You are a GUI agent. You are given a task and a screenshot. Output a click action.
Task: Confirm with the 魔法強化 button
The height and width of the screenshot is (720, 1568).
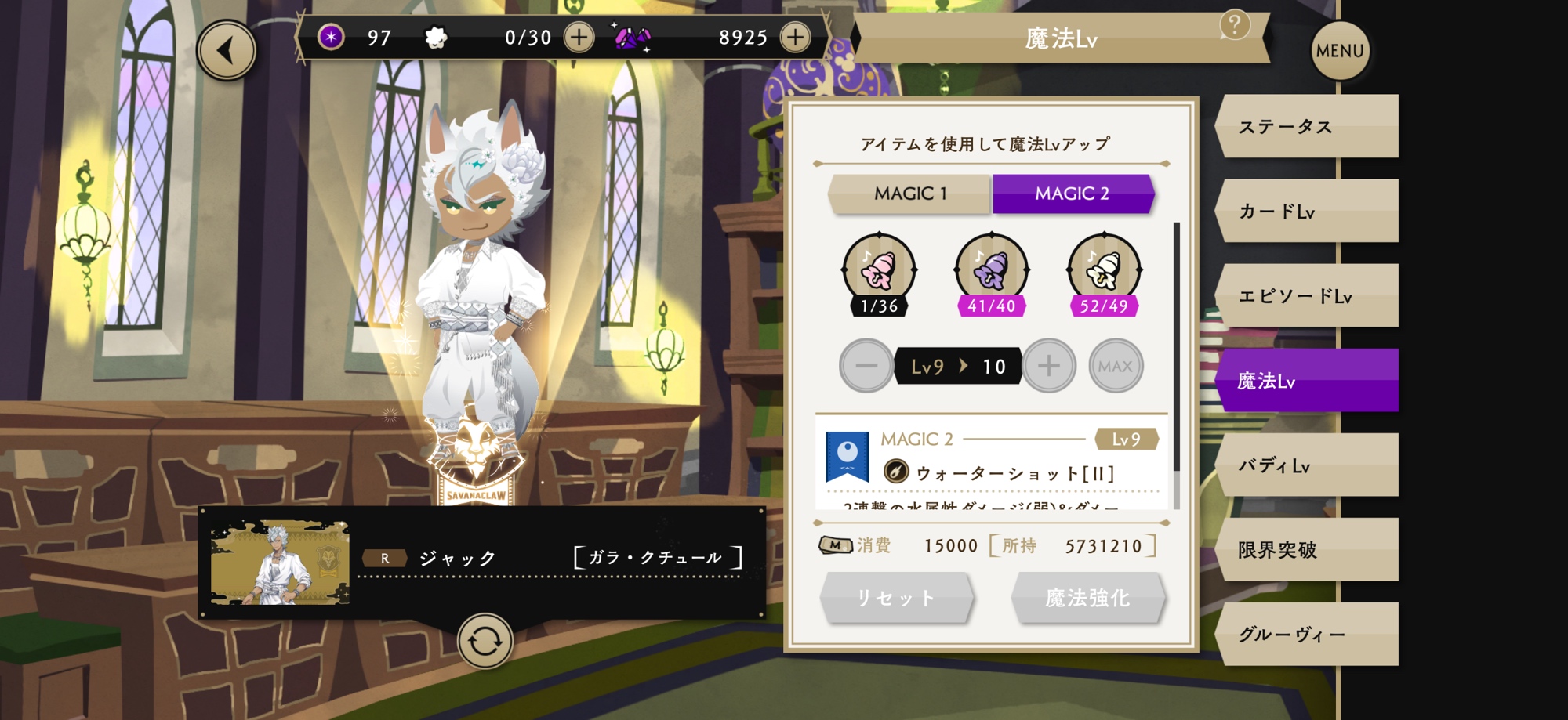(1087, 598)
